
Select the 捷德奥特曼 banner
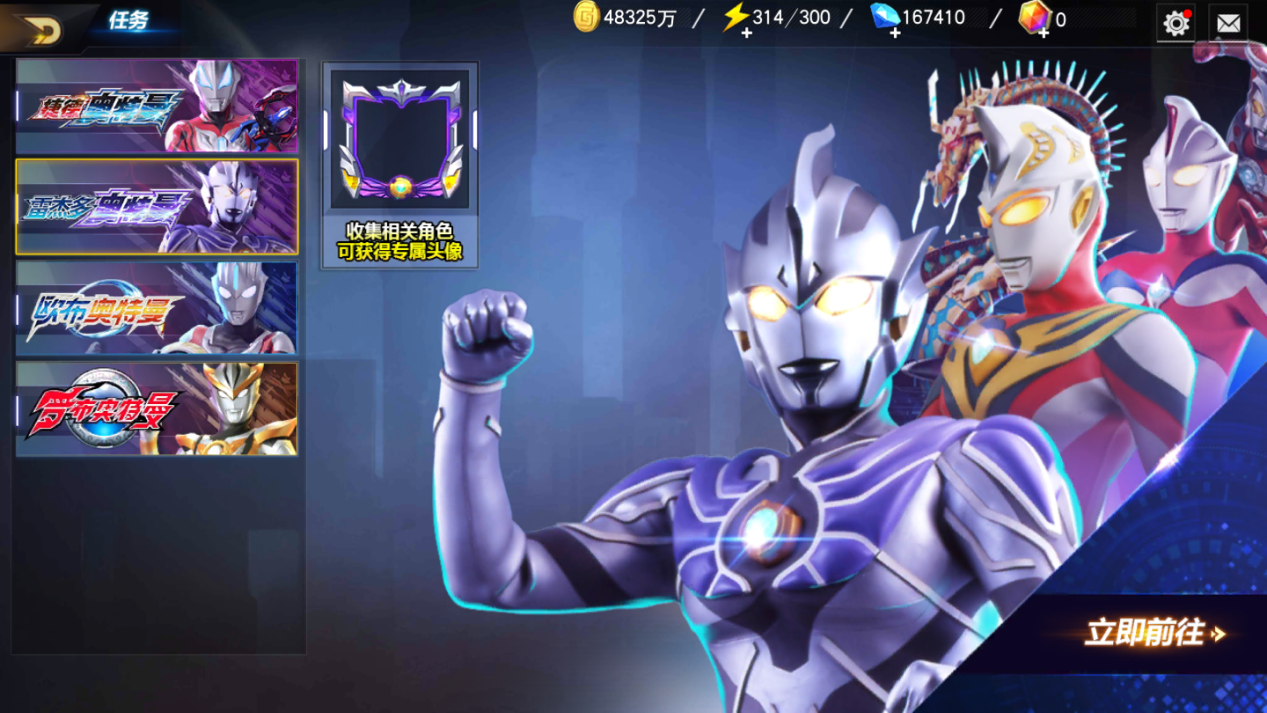point(157,105)
